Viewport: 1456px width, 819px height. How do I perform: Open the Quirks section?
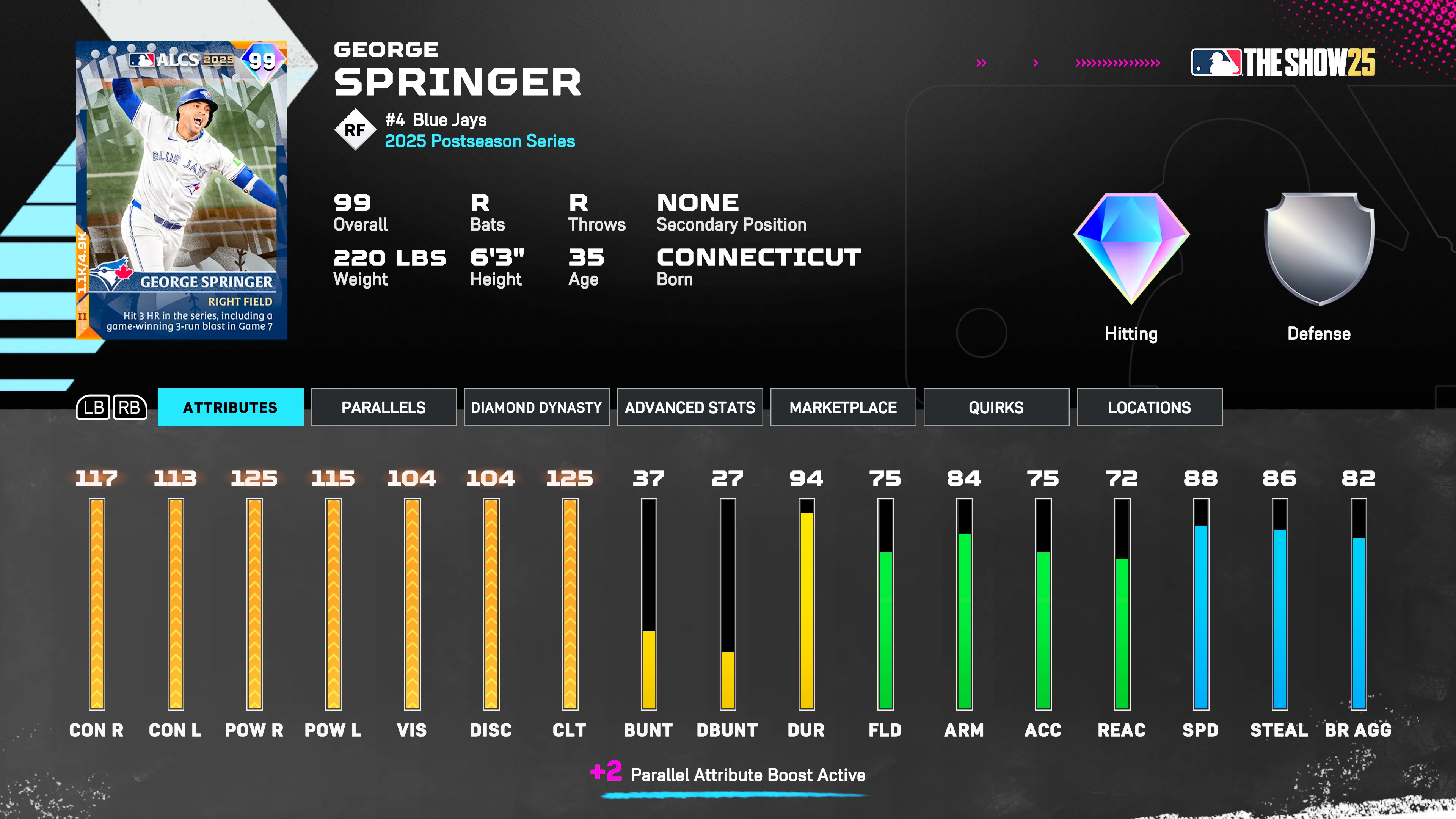996,407
